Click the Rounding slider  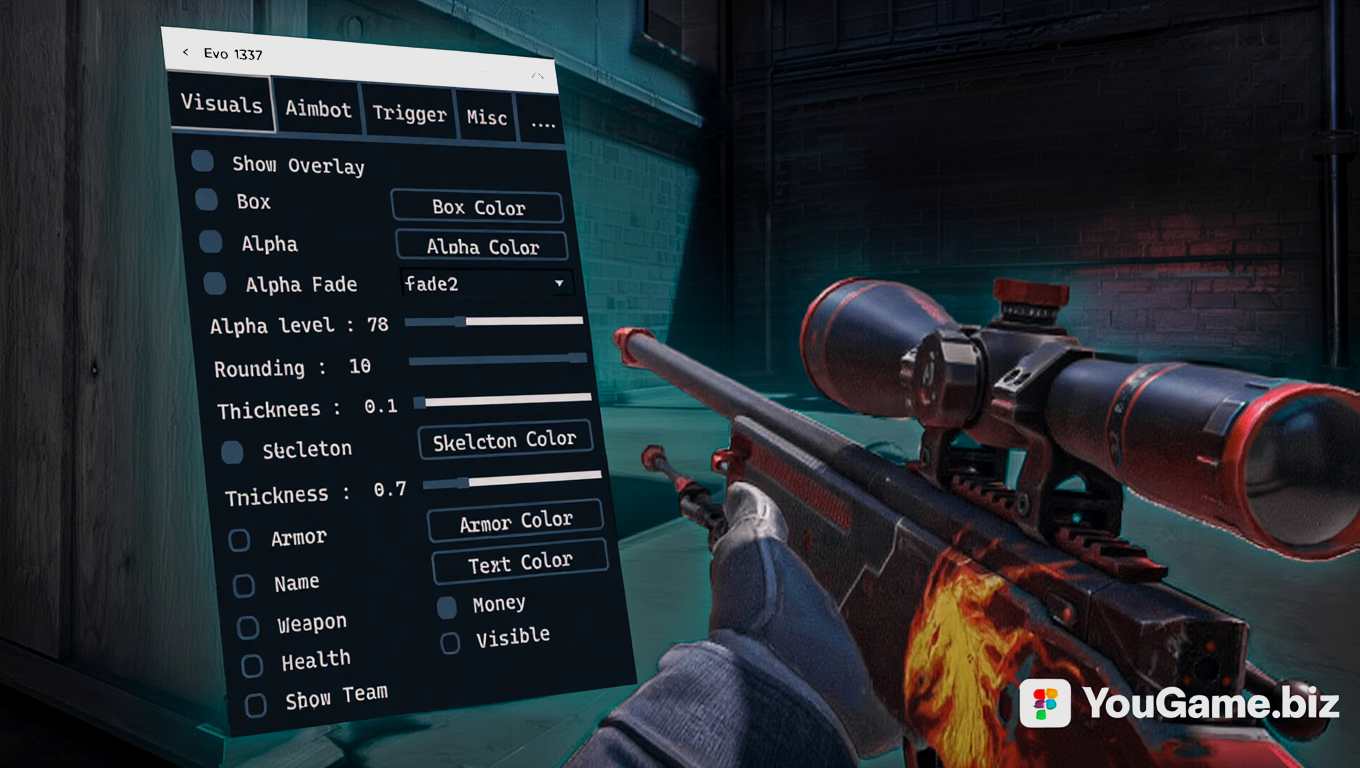[498, 359]
